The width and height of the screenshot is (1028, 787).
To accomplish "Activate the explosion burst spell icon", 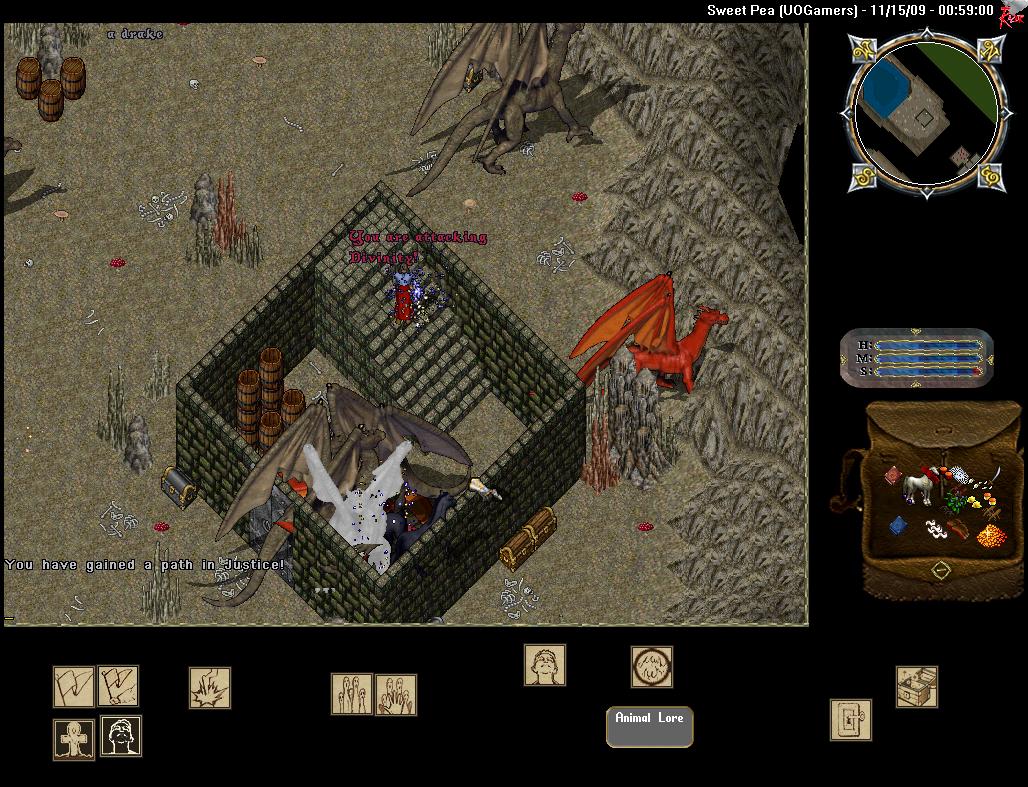I will (210, 688).
